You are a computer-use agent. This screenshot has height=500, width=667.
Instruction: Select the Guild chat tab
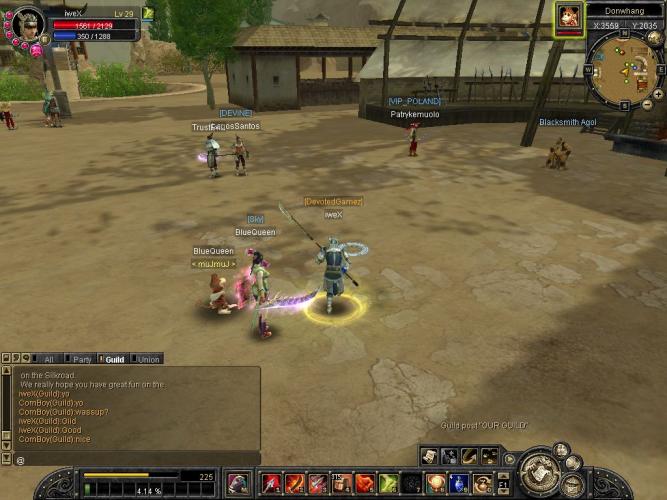[x=114, y=359]
